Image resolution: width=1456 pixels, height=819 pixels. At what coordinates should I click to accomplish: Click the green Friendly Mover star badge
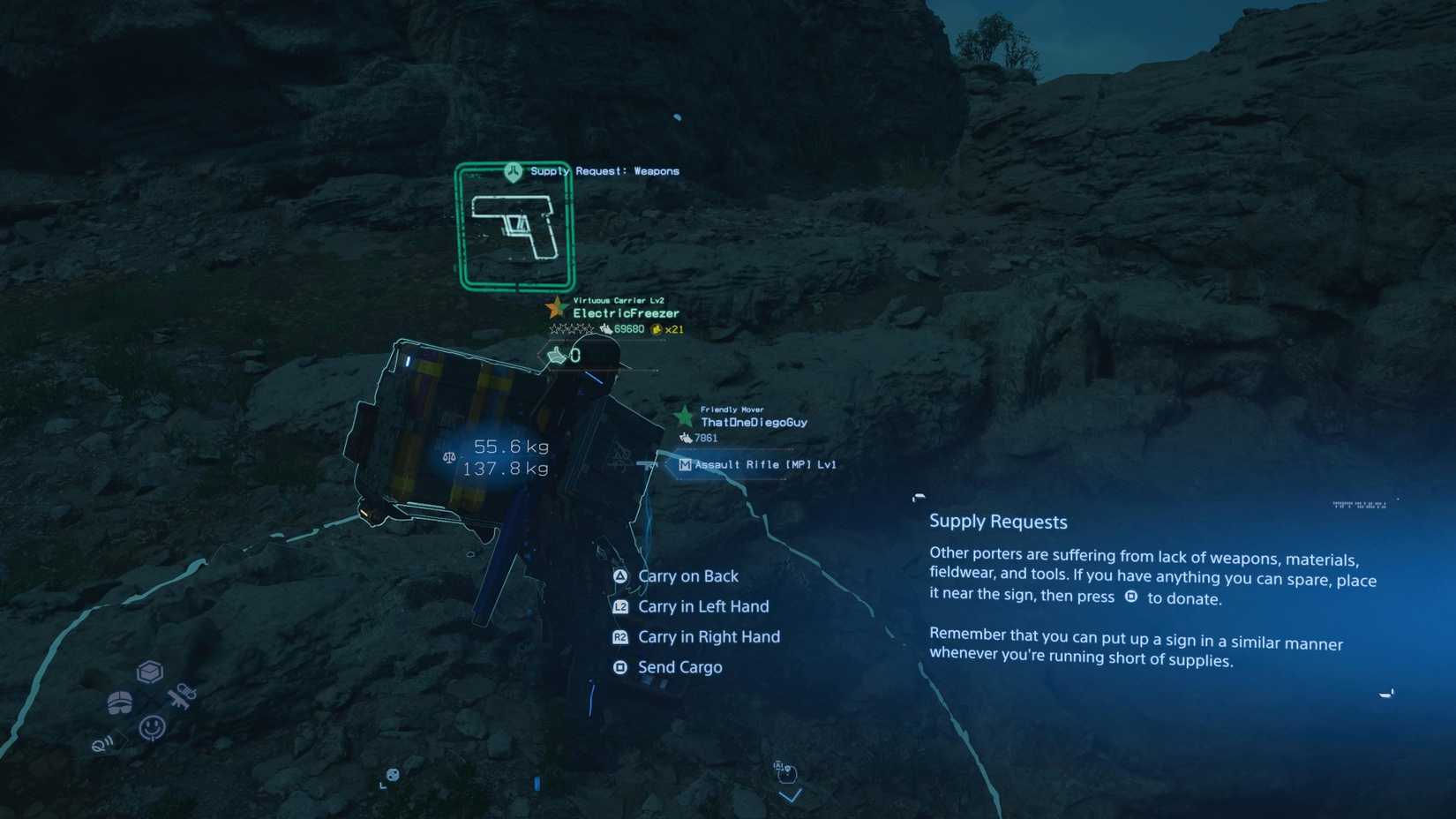tap(685, 415)
